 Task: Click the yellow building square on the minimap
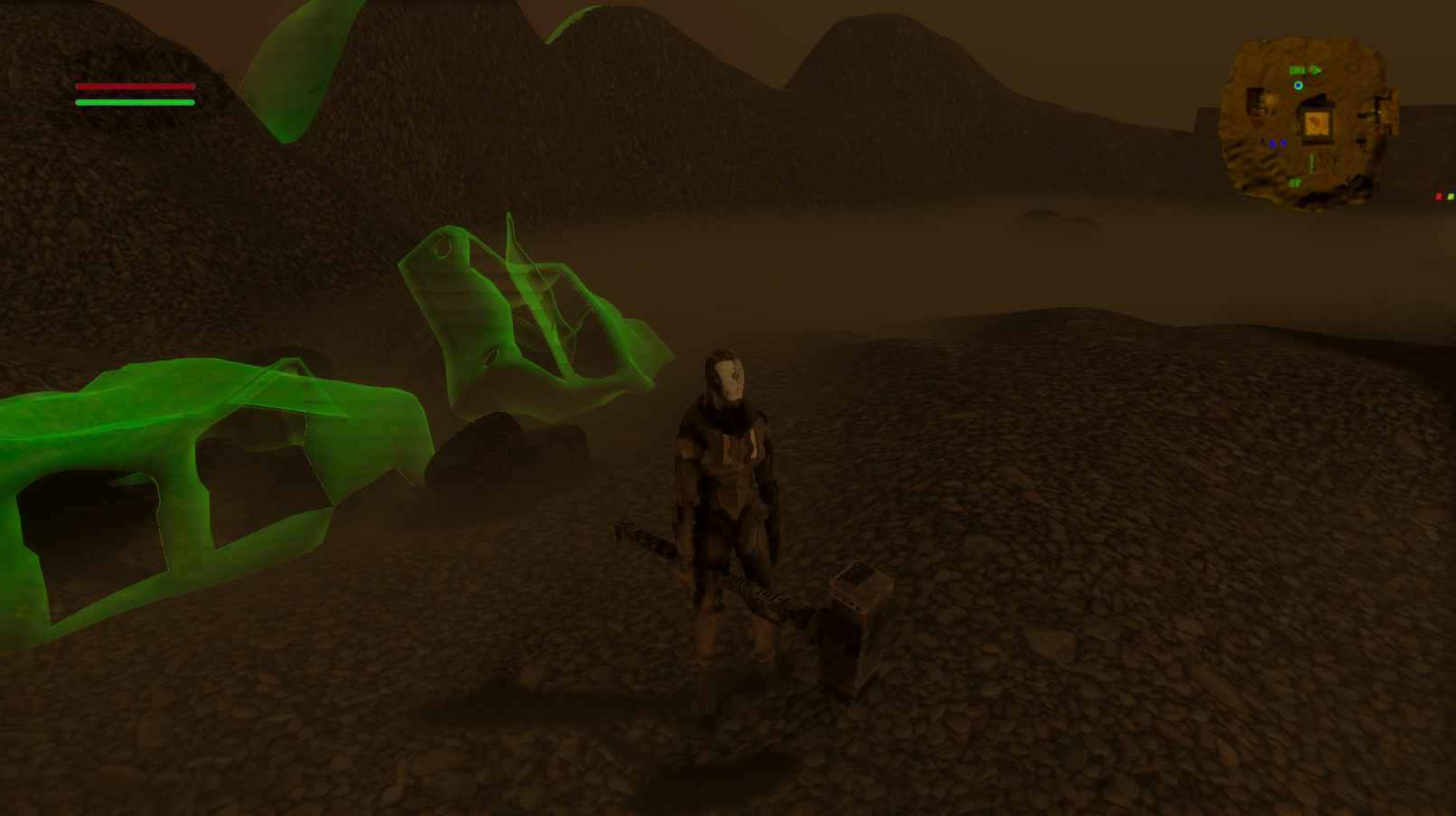[x=1317, y=124]
